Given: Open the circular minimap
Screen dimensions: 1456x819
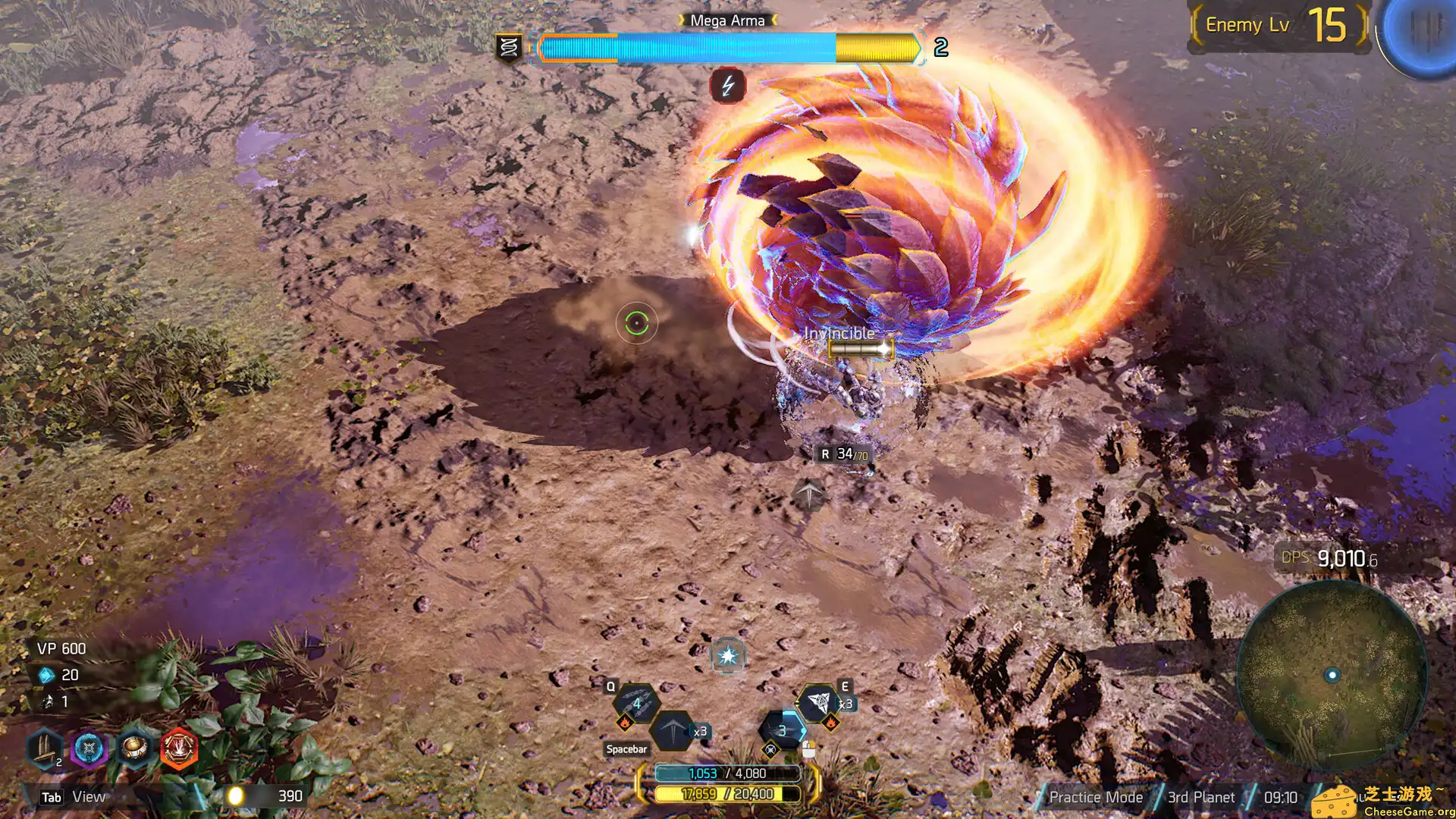Looking at the screenshot, I should (x=1332, y=675).
